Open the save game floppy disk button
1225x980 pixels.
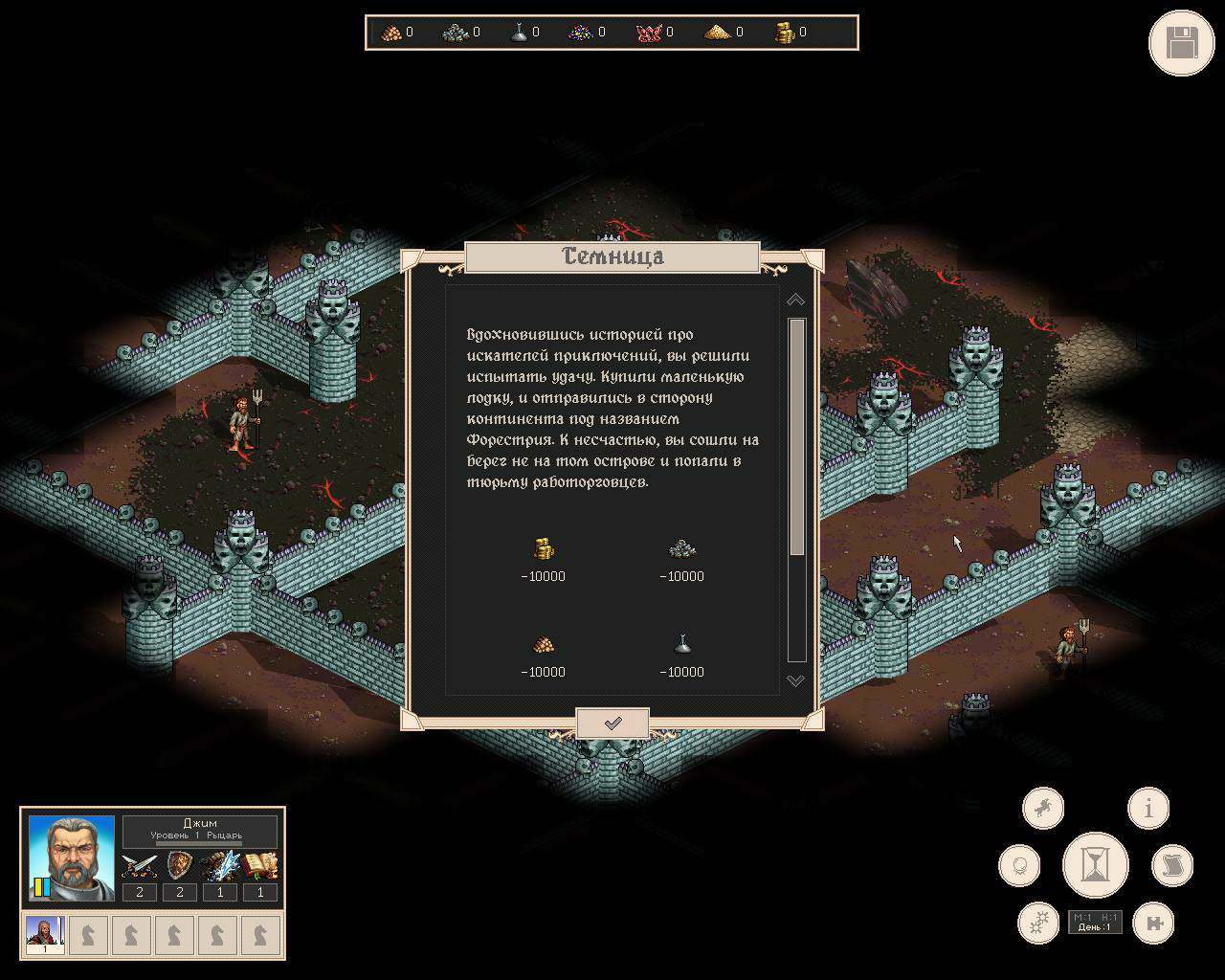1181,43
